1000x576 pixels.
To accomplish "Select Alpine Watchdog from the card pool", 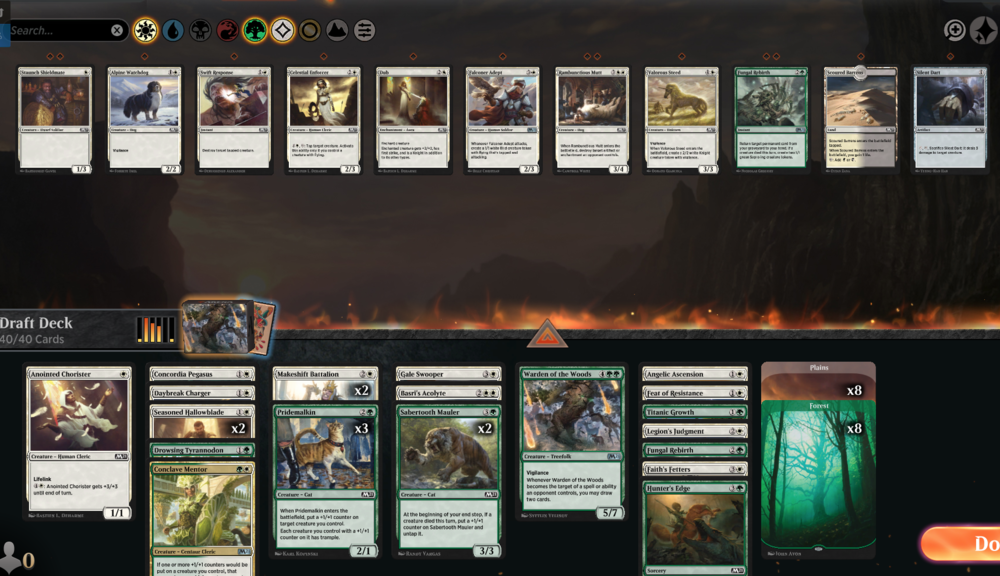I will (144, 120).
